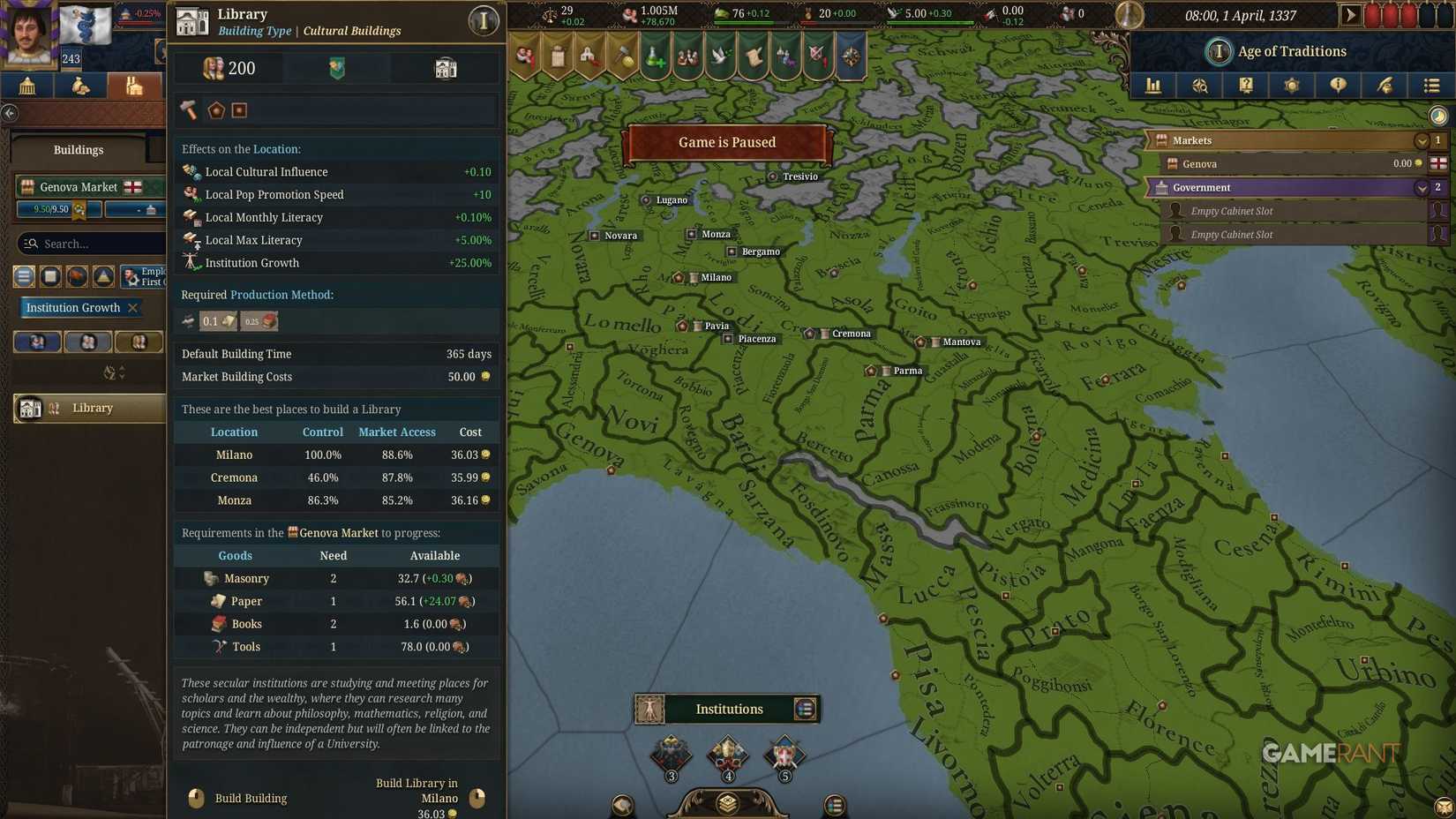Toggle the Employ First option in Buildings panel

click(x=145, y=275)
